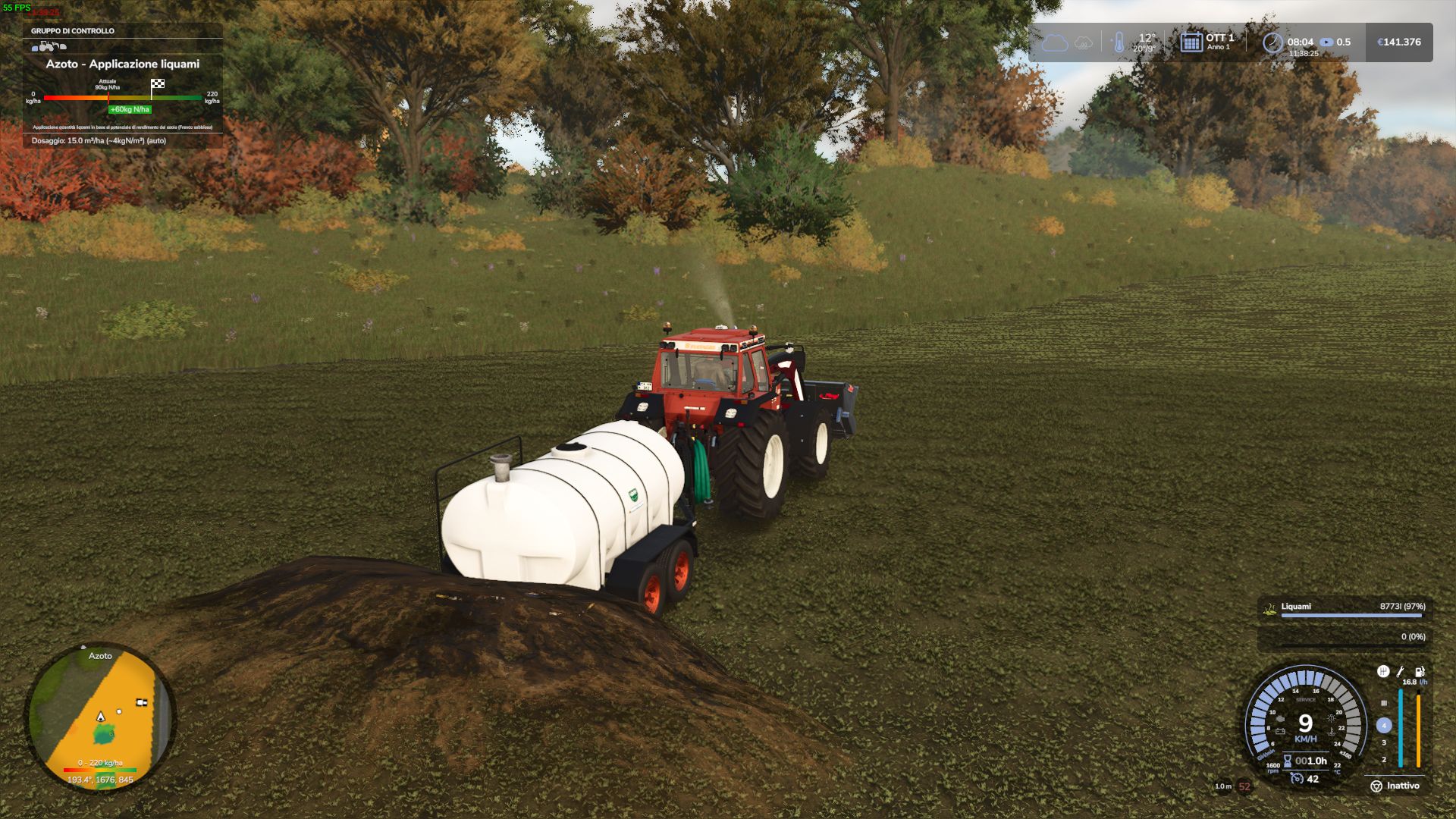The height and width of the screenshot is (819, 1456).
Task: Select the €141.376 money display
Action: tap(1399, 42)
